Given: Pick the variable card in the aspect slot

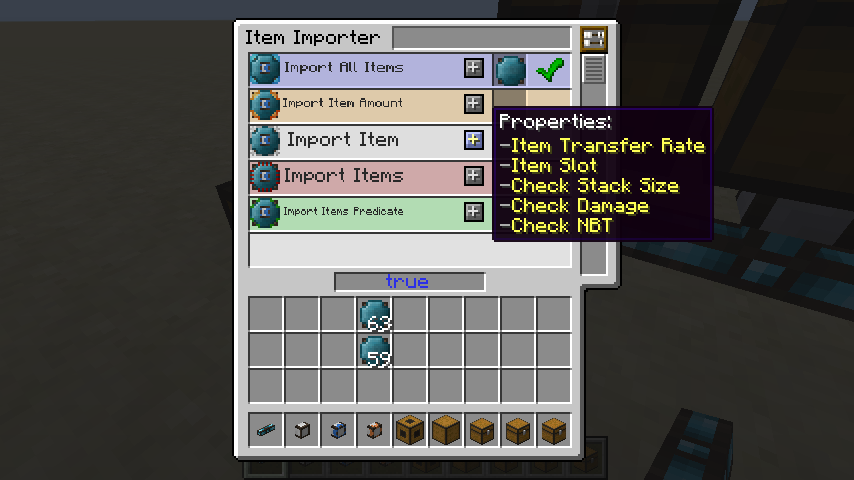Looking at the screenshot, I should (x=511, y=70).
